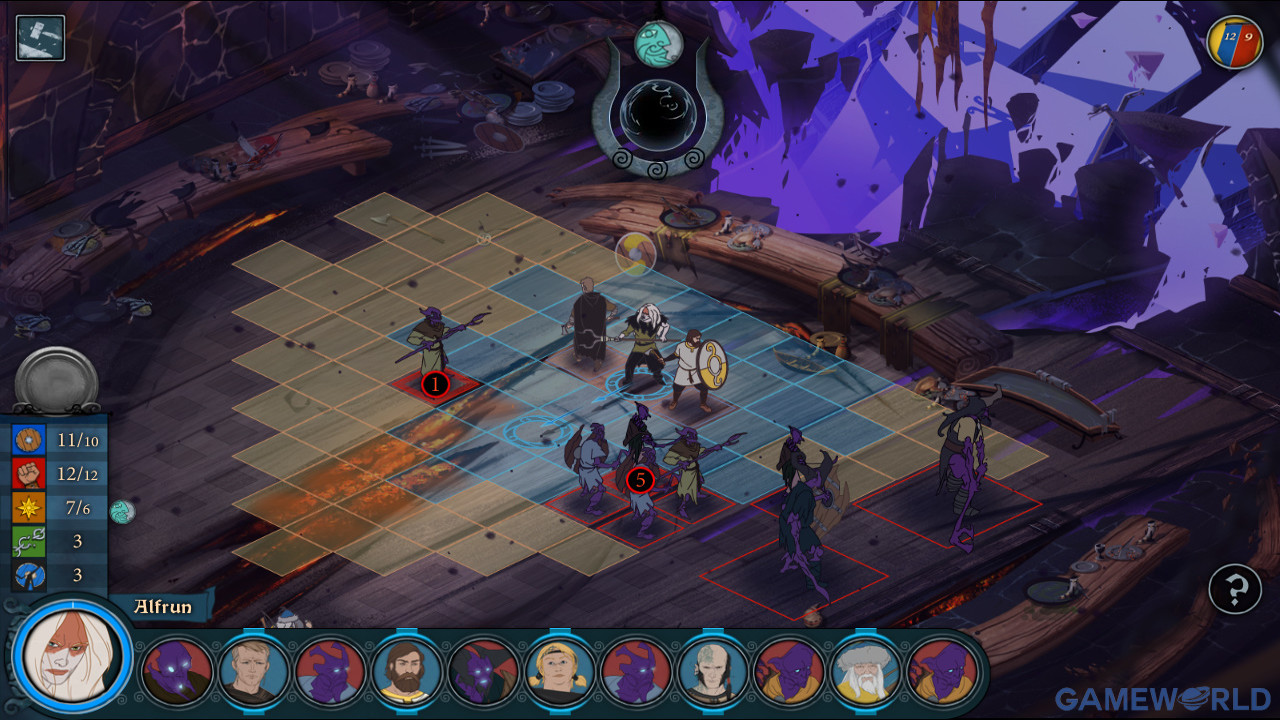Viewport: 1280px width, 720px height.
Task: Click the green broken chain armor-break icon
Action: [28, 542]
